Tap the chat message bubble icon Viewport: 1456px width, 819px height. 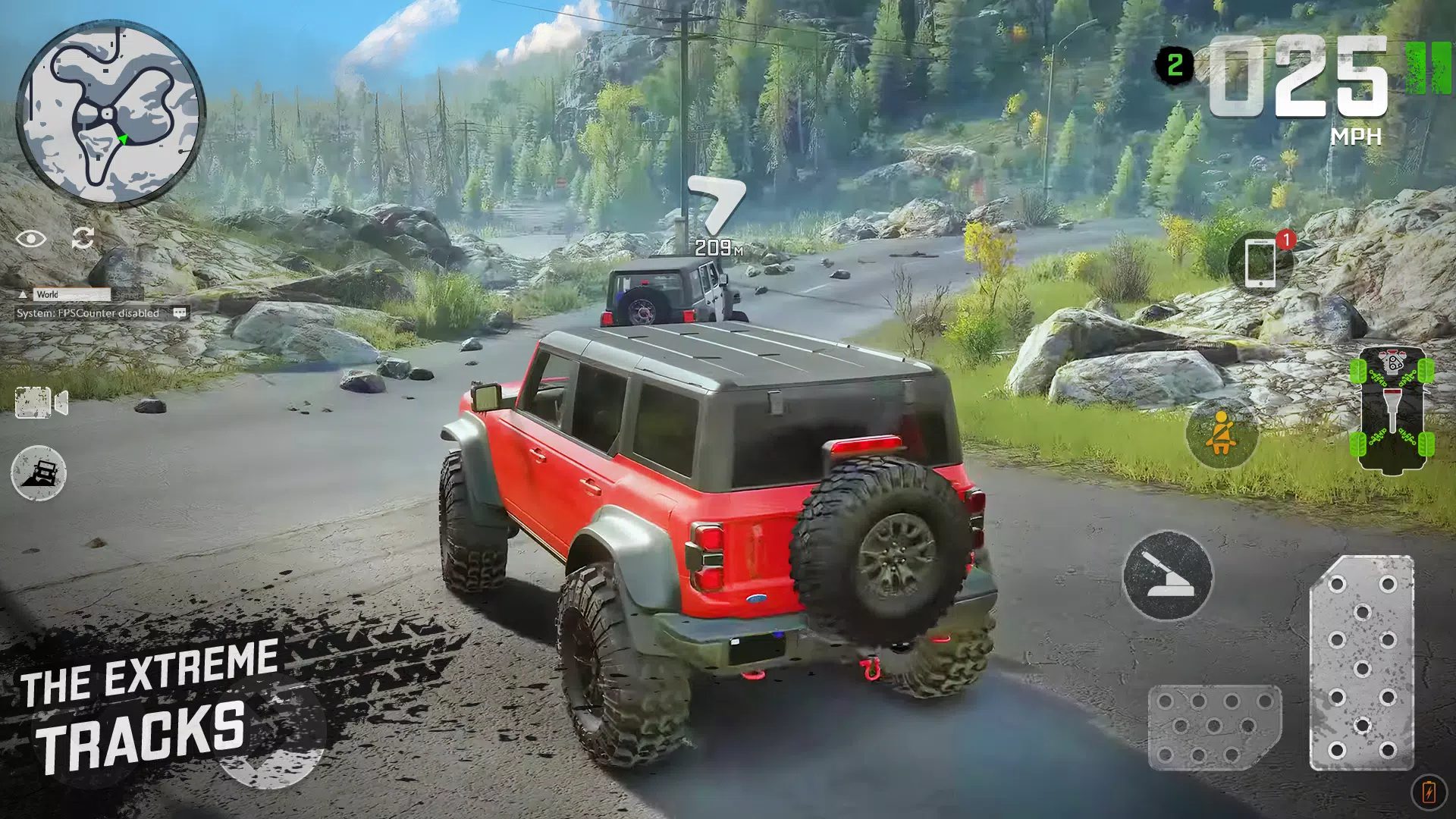coord(178,313)
